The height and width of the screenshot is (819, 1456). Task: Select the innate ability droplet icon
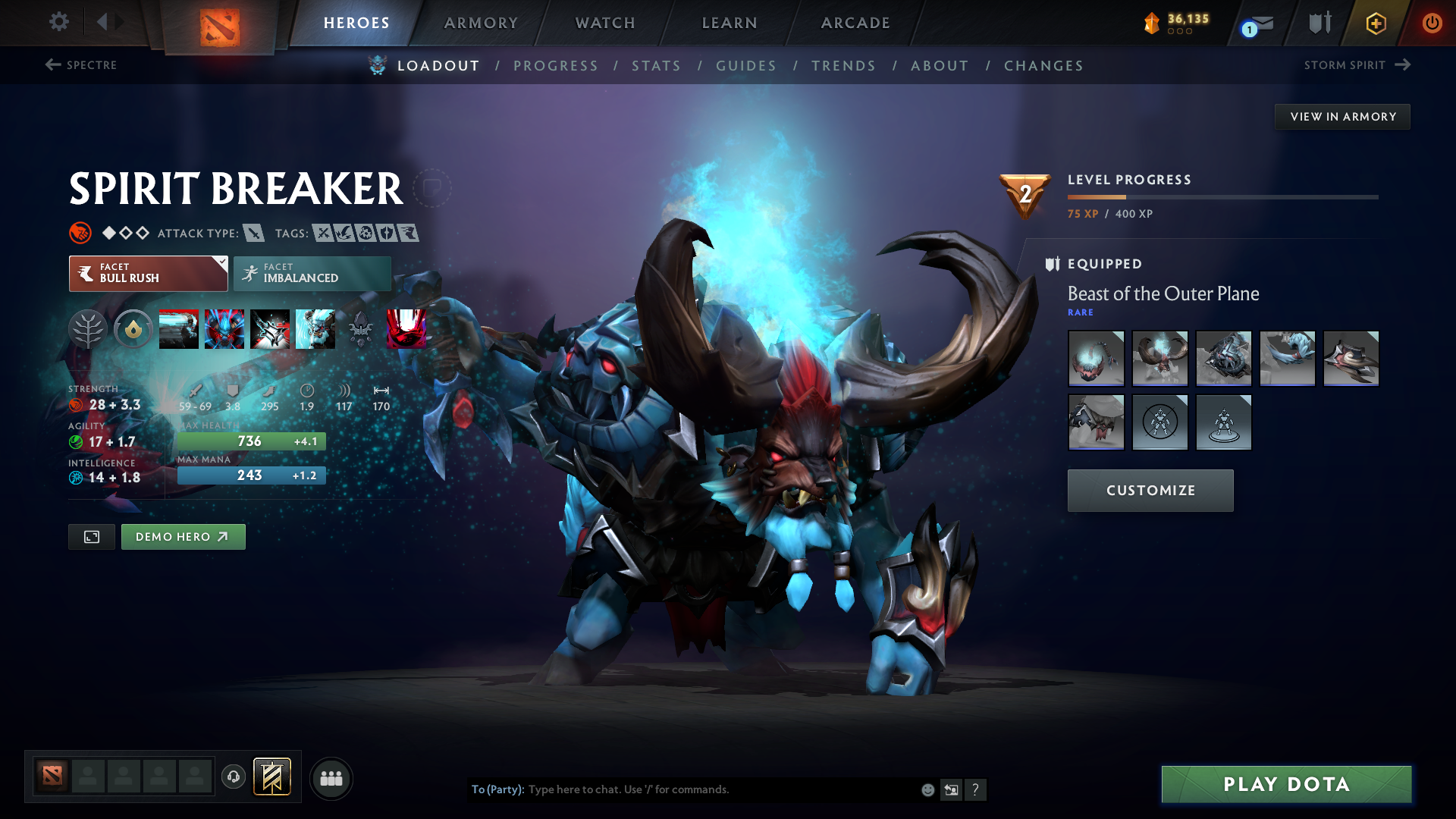click(x=133, y=329)
